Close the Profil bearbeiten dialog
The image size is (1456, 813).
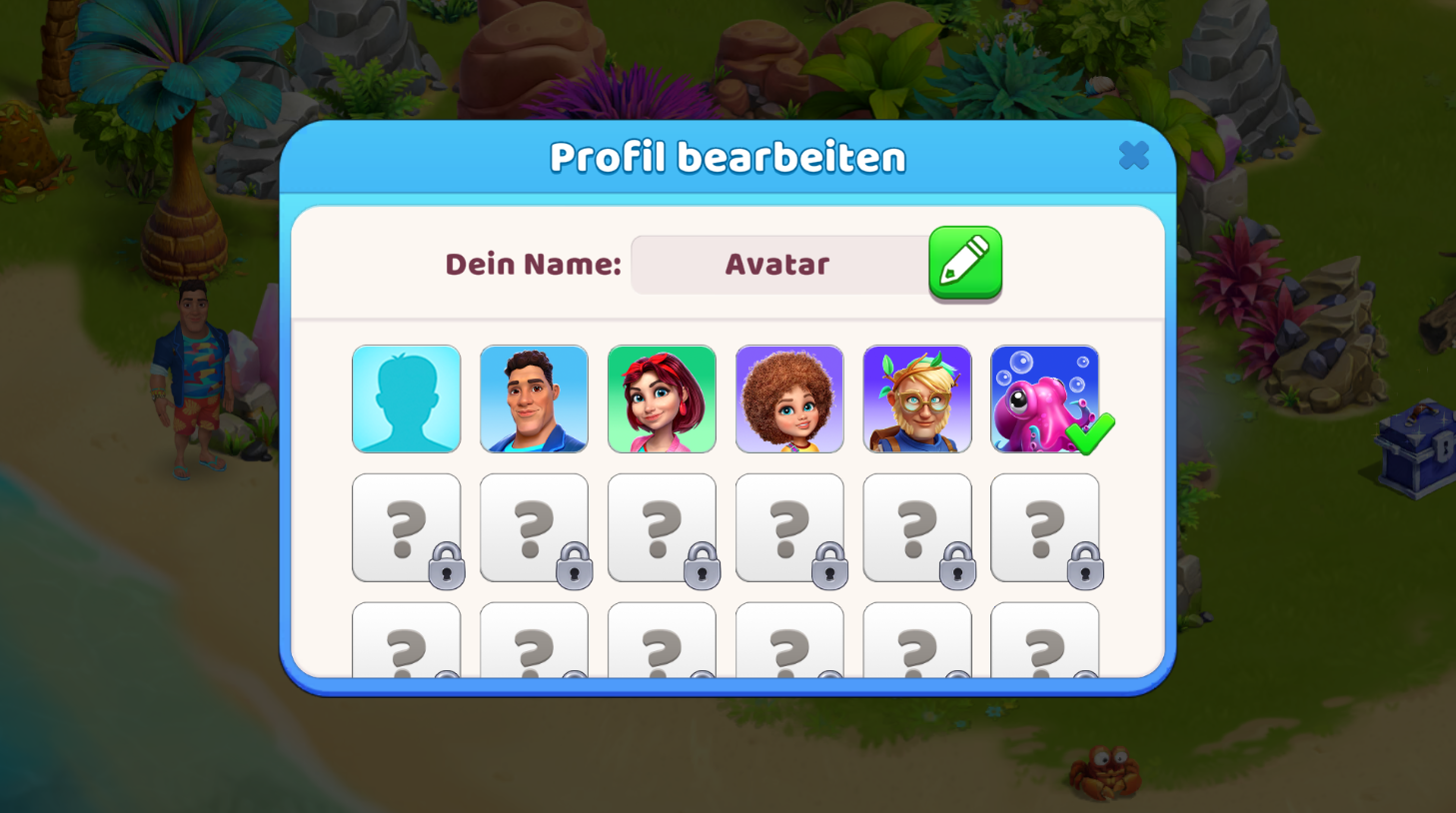[x=1133, y=156]
